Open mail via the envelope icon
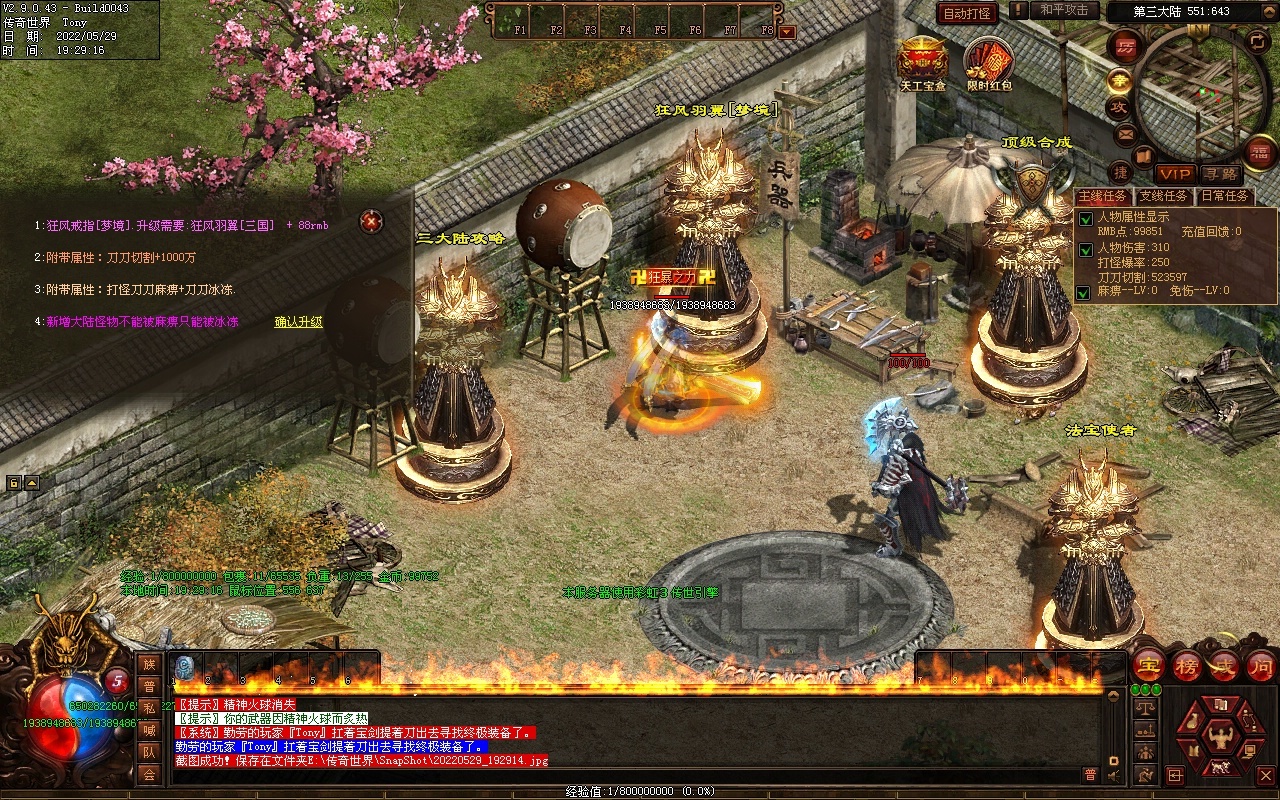Viewport: 1280px width, 800px height. pyautogui.click(x=1126, y=134)
